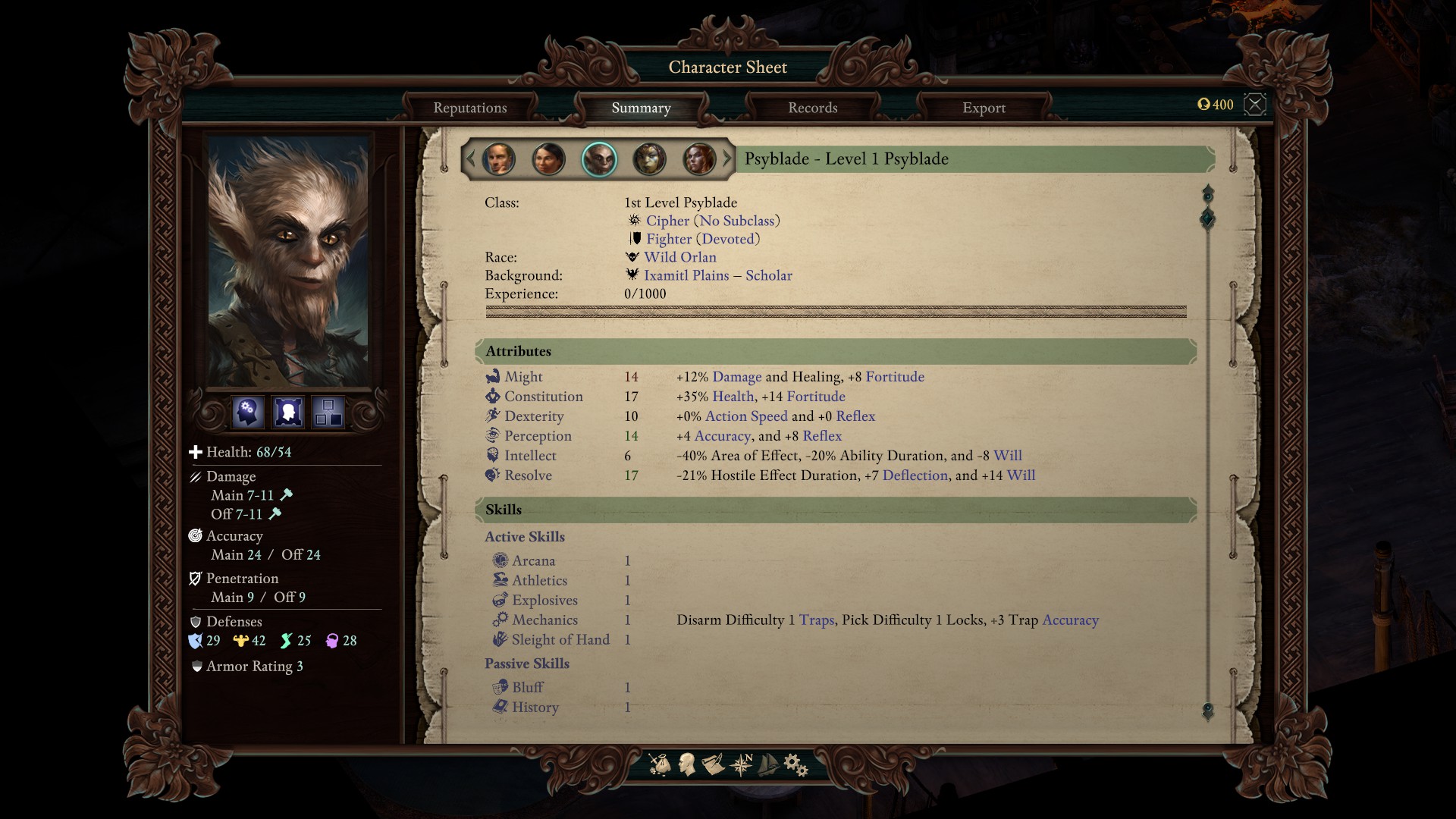Open the inventory bag icon
Screen dimensions: 1456x819
pos(660,764)
